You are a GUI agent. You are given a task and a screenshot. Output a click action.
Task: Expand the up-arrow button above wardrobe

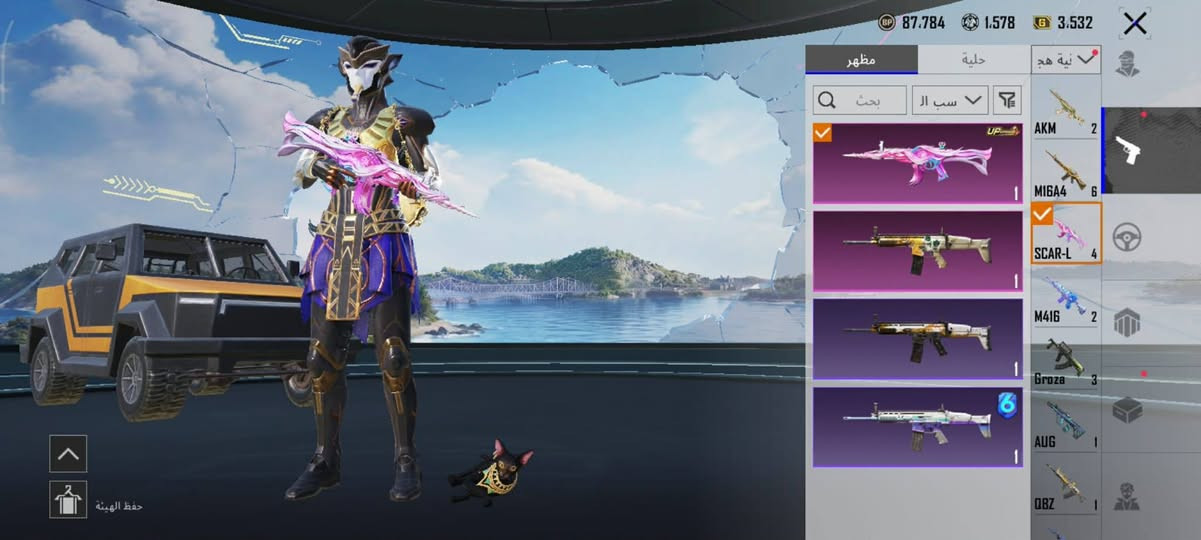(68, 453)
